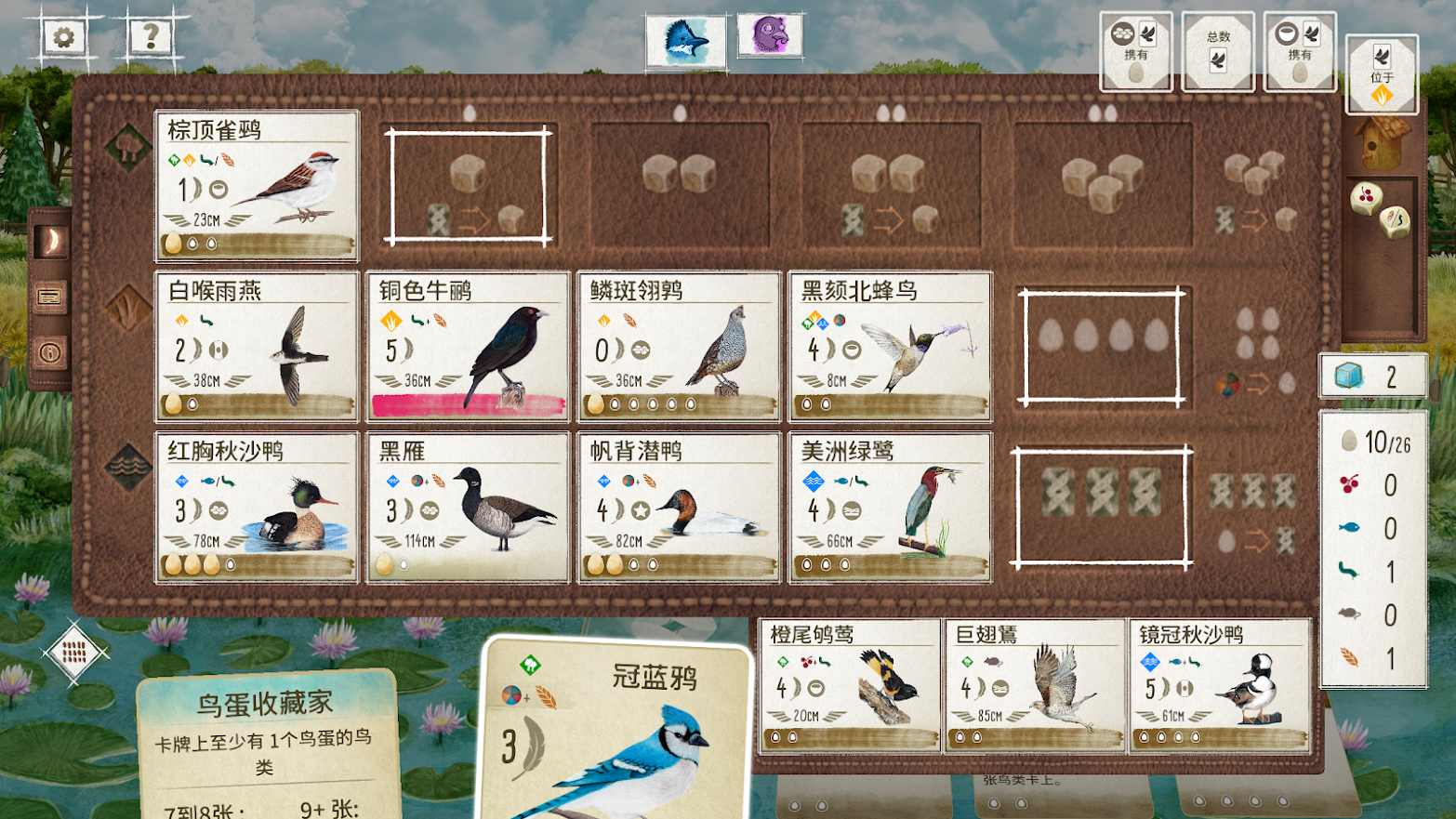1456x819 pixels.
Task: Select the 位于 round goal tile
Action: tap(1383, 74)
